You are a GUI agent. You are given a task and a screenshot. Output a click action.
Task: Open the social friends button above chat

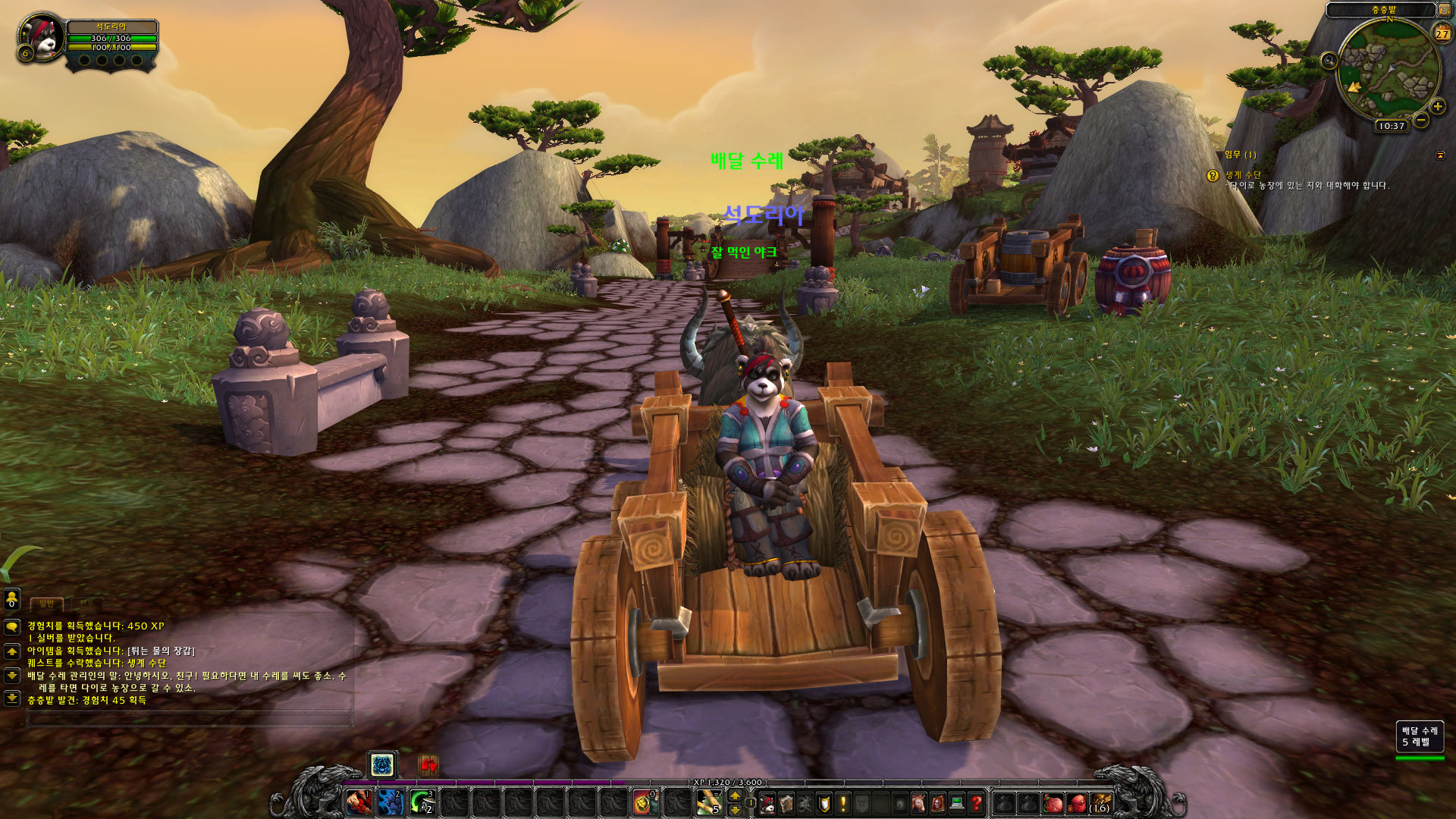(x=11, y=600)
